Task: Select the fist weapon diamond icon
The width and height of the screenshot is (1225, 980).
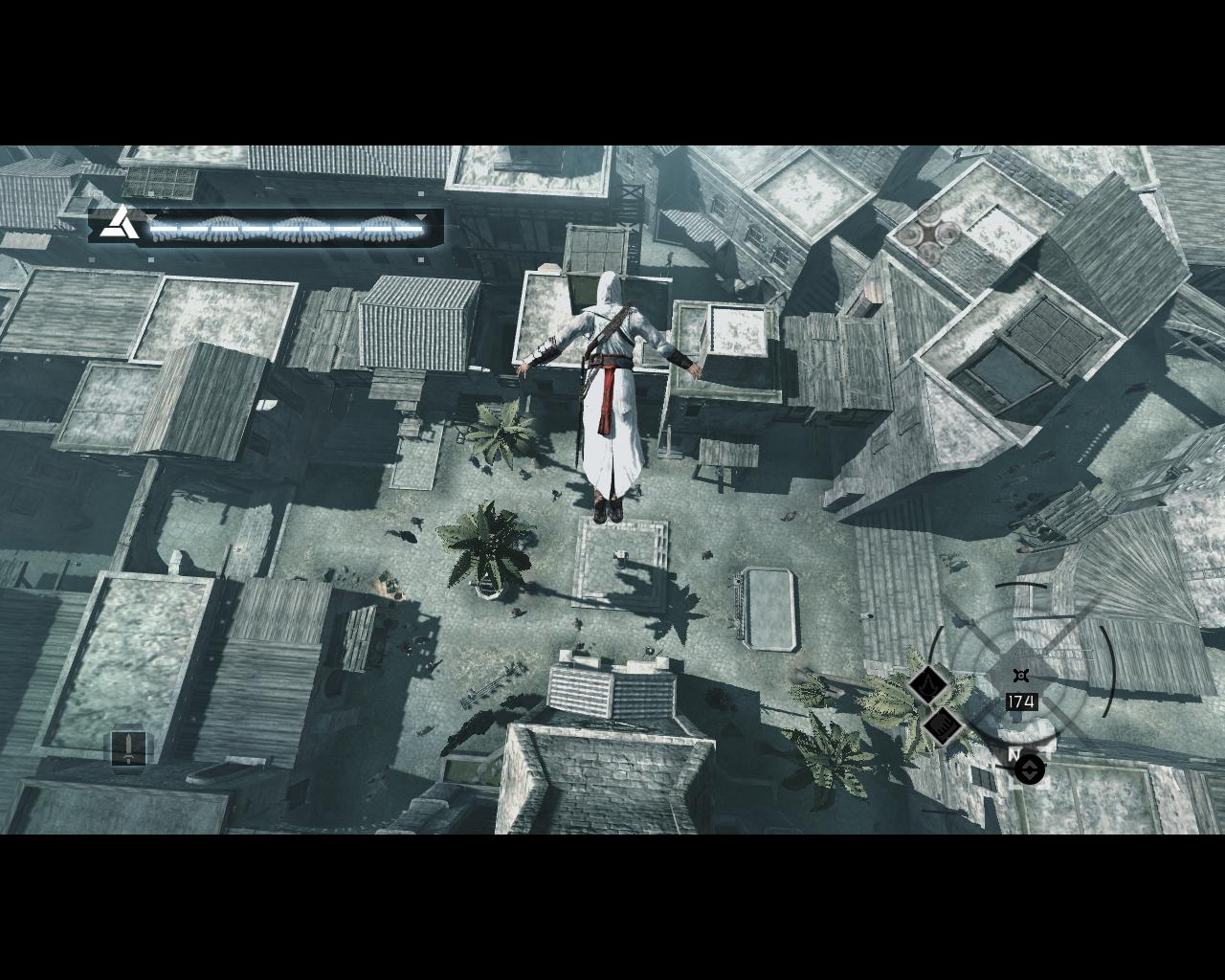Action: click(x=943, y=725)
